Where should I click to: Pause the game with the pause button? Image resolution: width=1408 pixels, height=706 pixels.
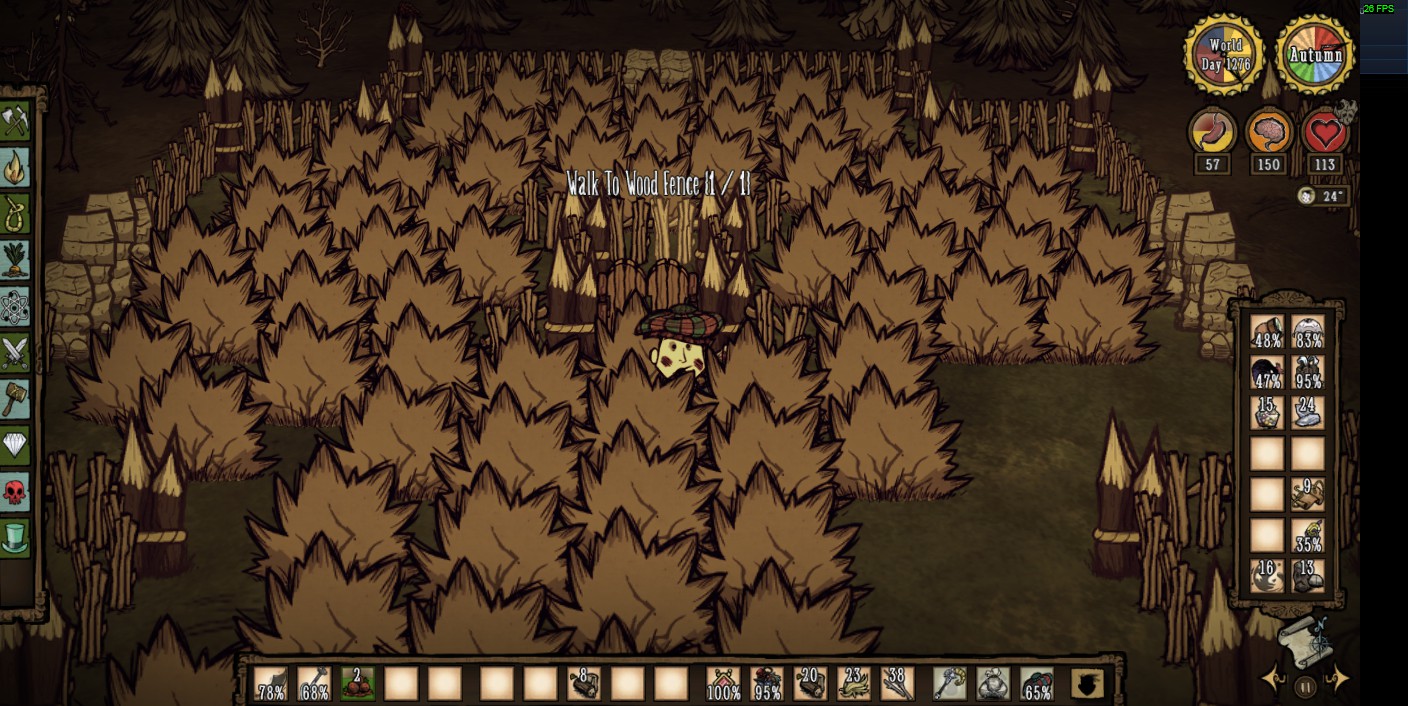[x=1305, y=687]
